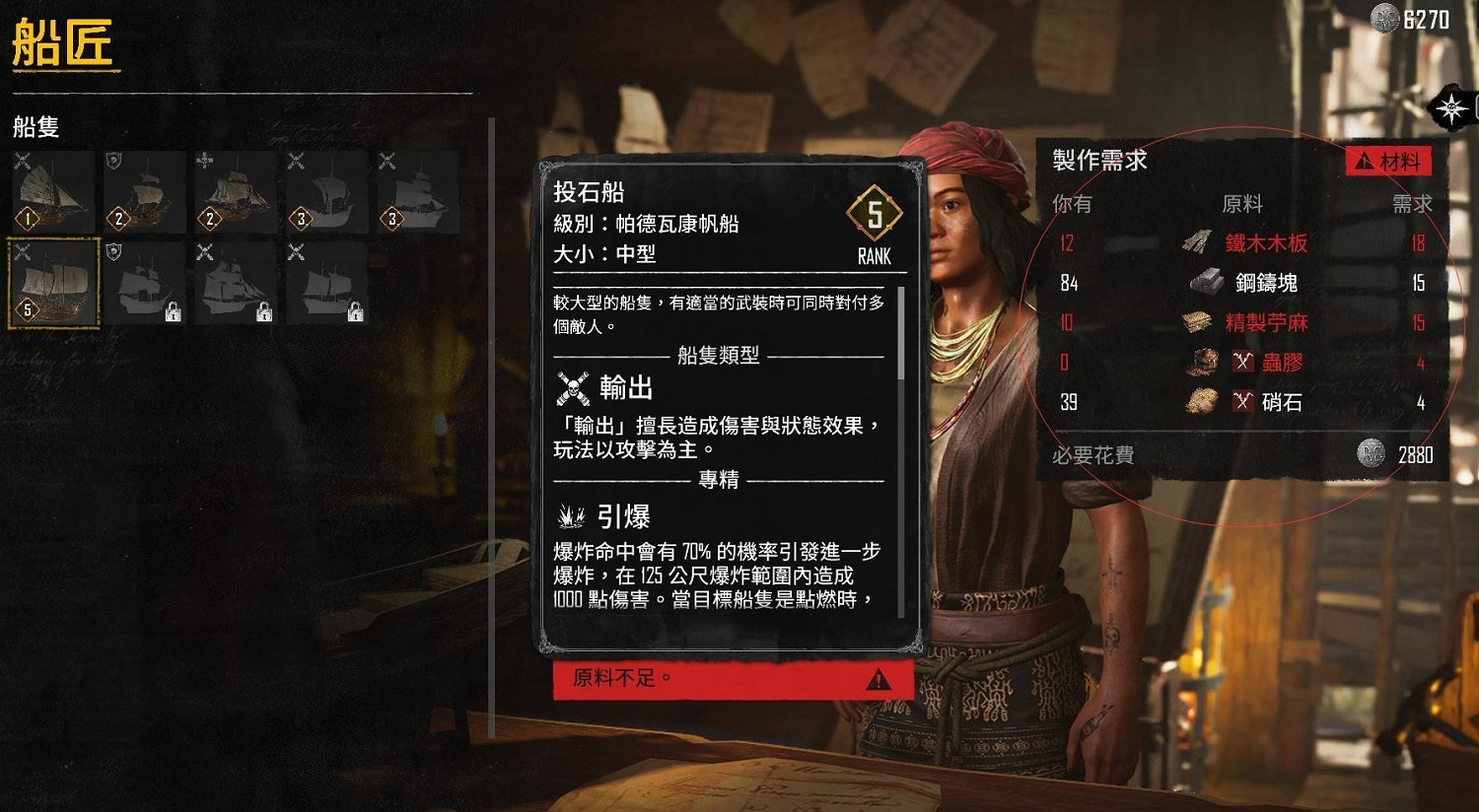Click the coin icon beside the 2880 cost

[x=1374, y=451]
